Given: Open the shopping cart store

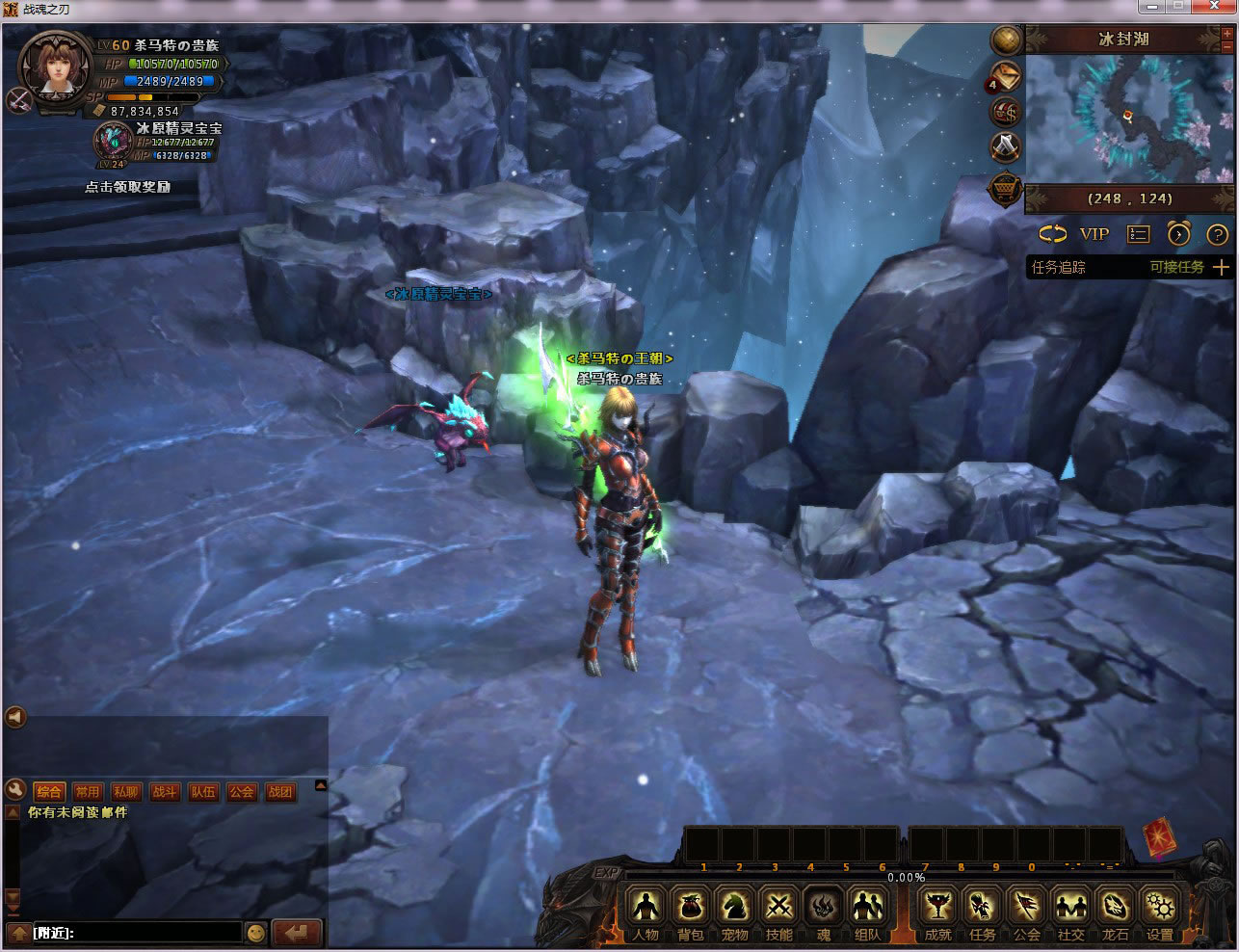Looking at the screenshot, I should coord(1006,189).
